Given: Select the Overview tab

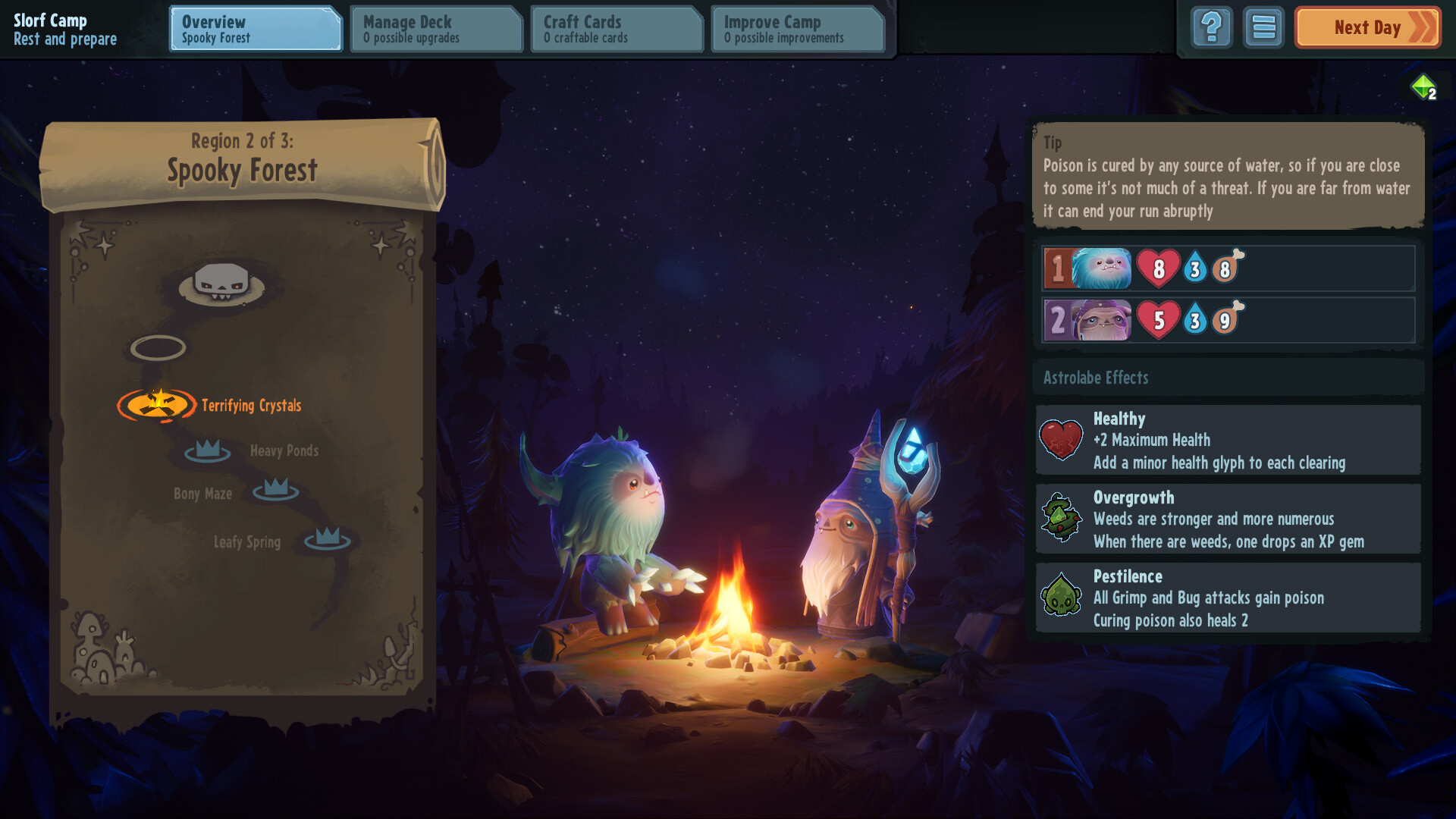Looking at the screenshot, I should [x=255, y=29].
